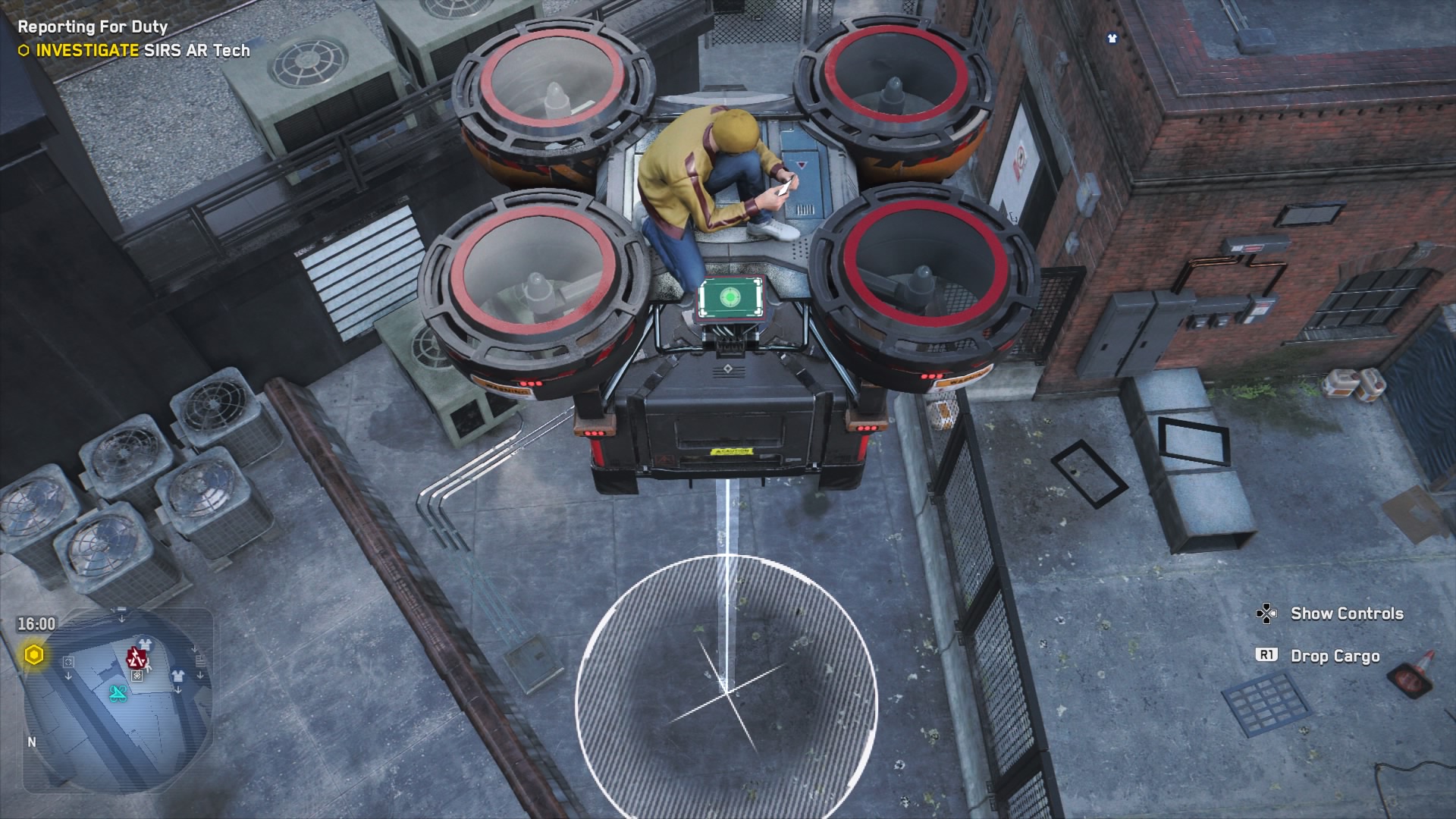Select the cyan drone player icon on the minimap

(x=118, y=694)
